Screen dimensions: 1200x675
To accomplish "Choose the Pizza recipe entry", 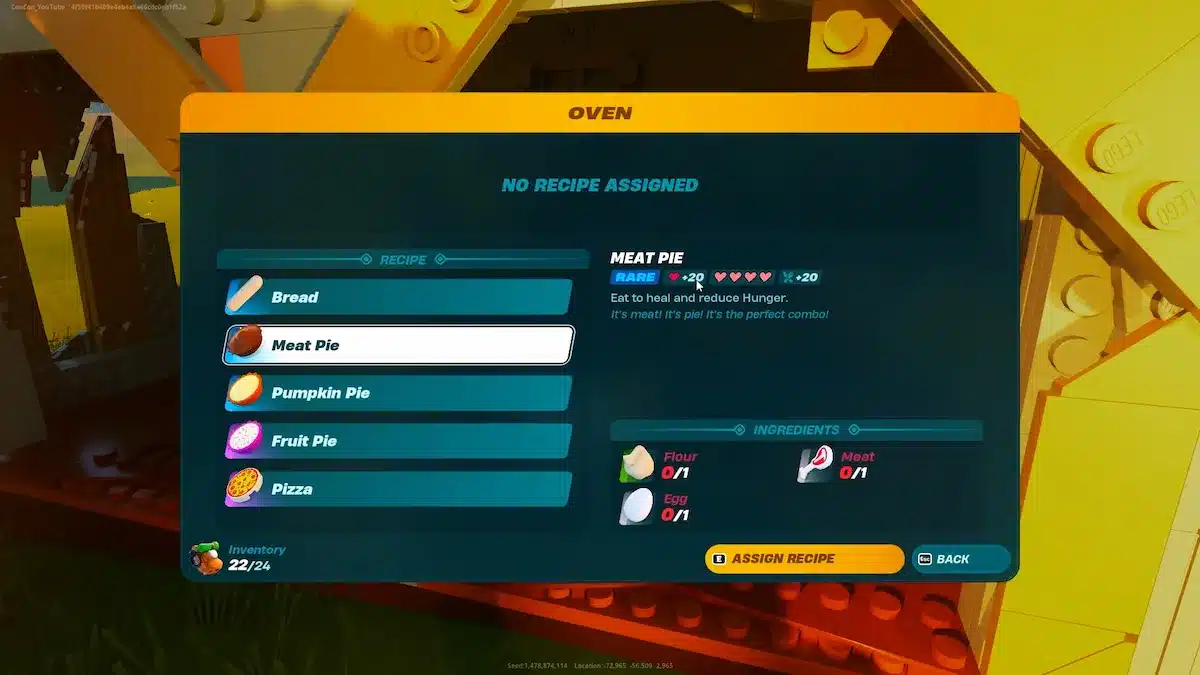I will 398,489.
